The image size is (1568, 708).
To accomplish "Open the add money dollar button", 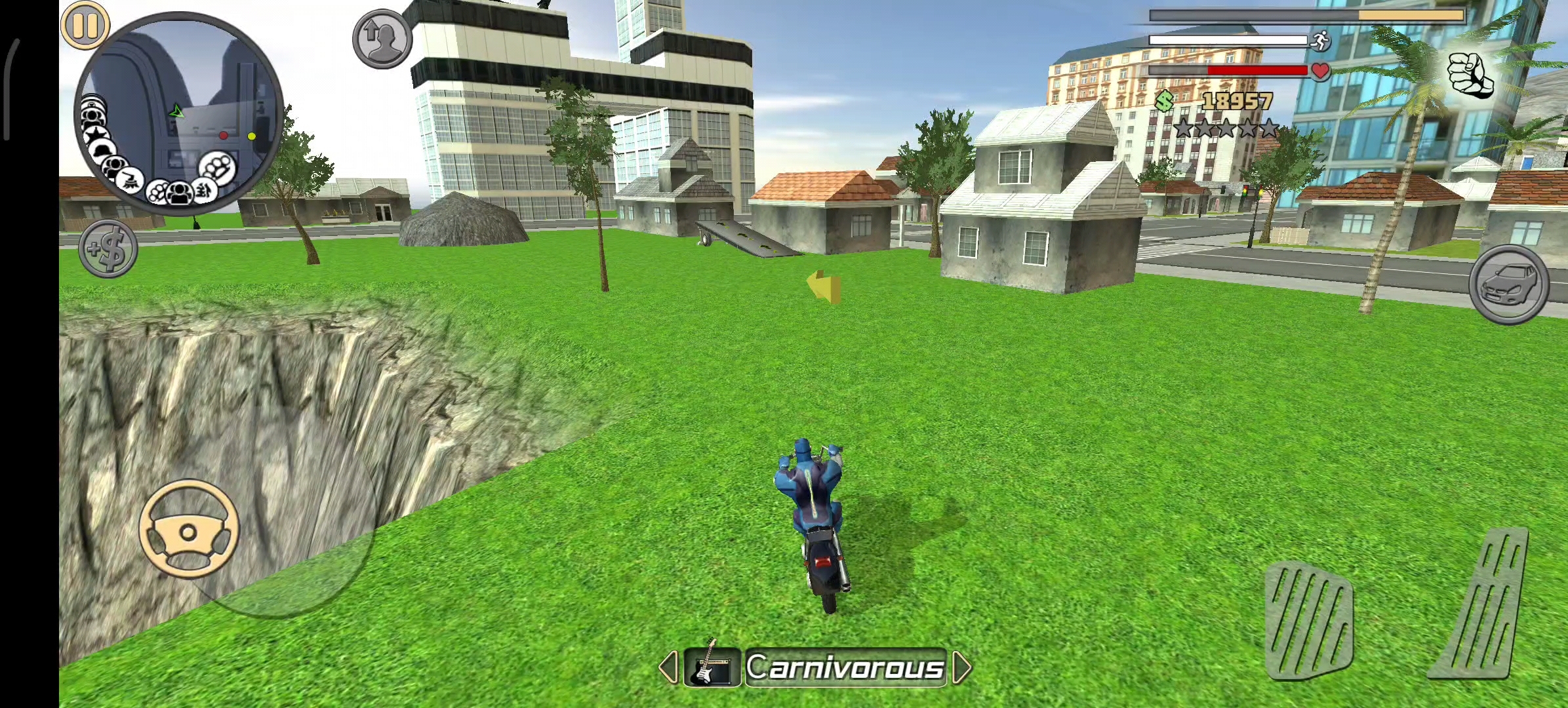I will (x=108, y=248).
